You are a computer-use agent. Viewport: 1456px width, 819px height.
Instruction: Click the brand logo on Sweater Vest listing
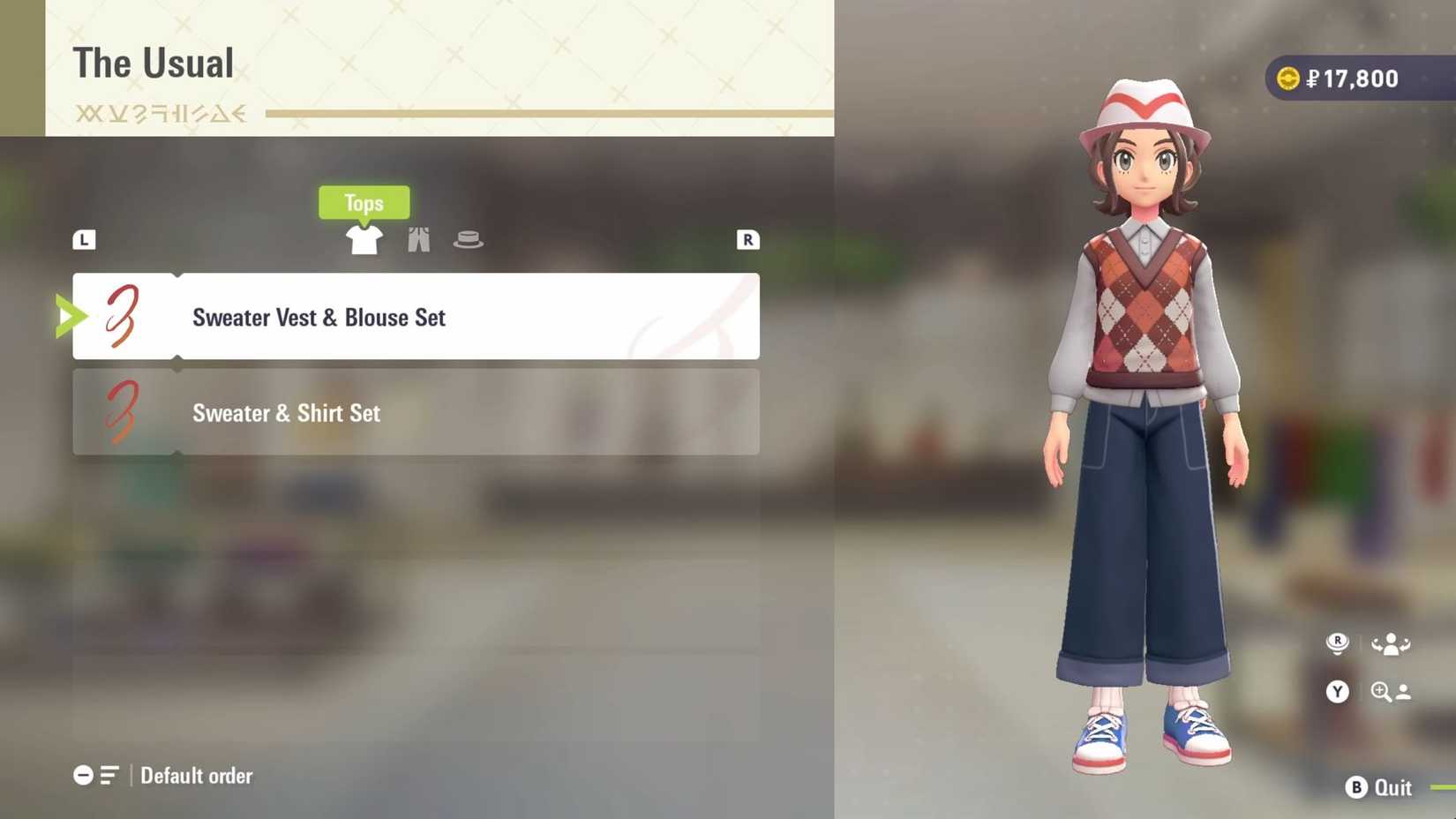pos(119,317)
